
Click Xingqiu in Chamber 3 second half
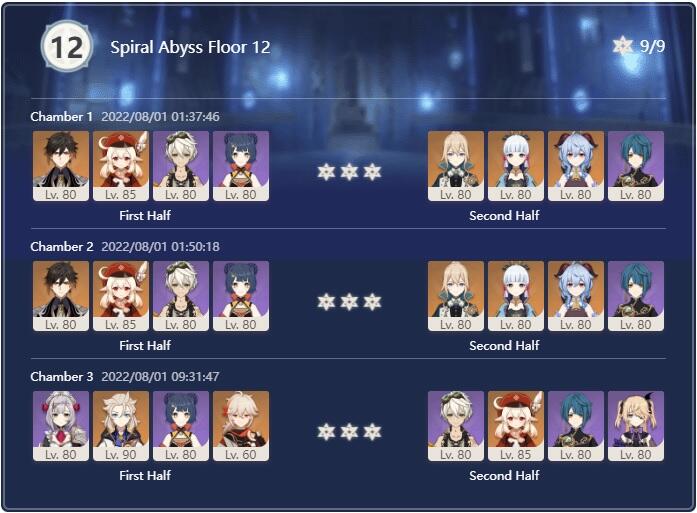(x=576, y=424)
